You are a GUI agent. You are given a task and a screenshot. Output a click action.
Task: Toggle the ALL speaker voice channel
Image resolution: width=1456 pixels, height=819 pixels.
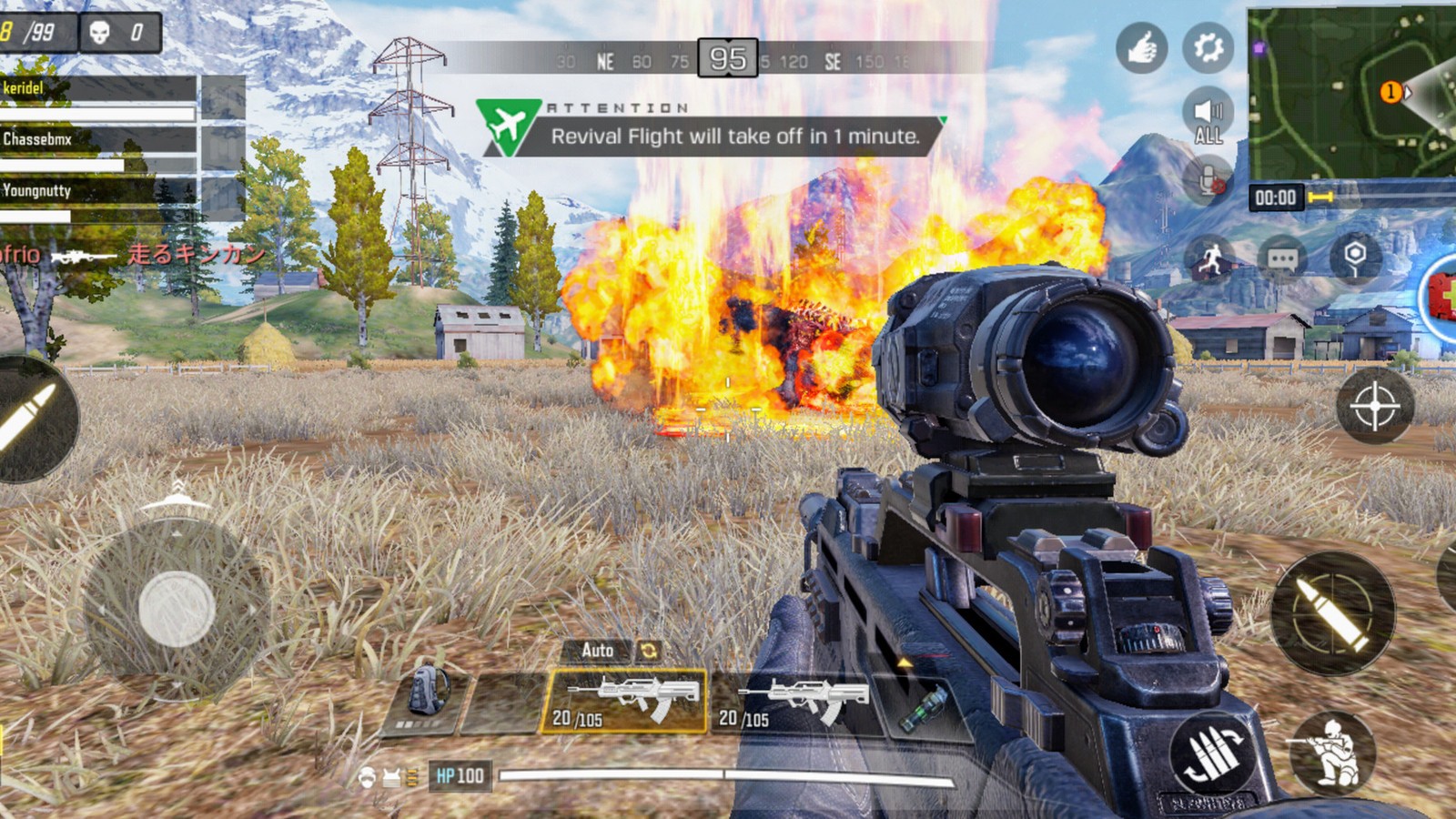pyautogui.click(x=1208, y=118)
